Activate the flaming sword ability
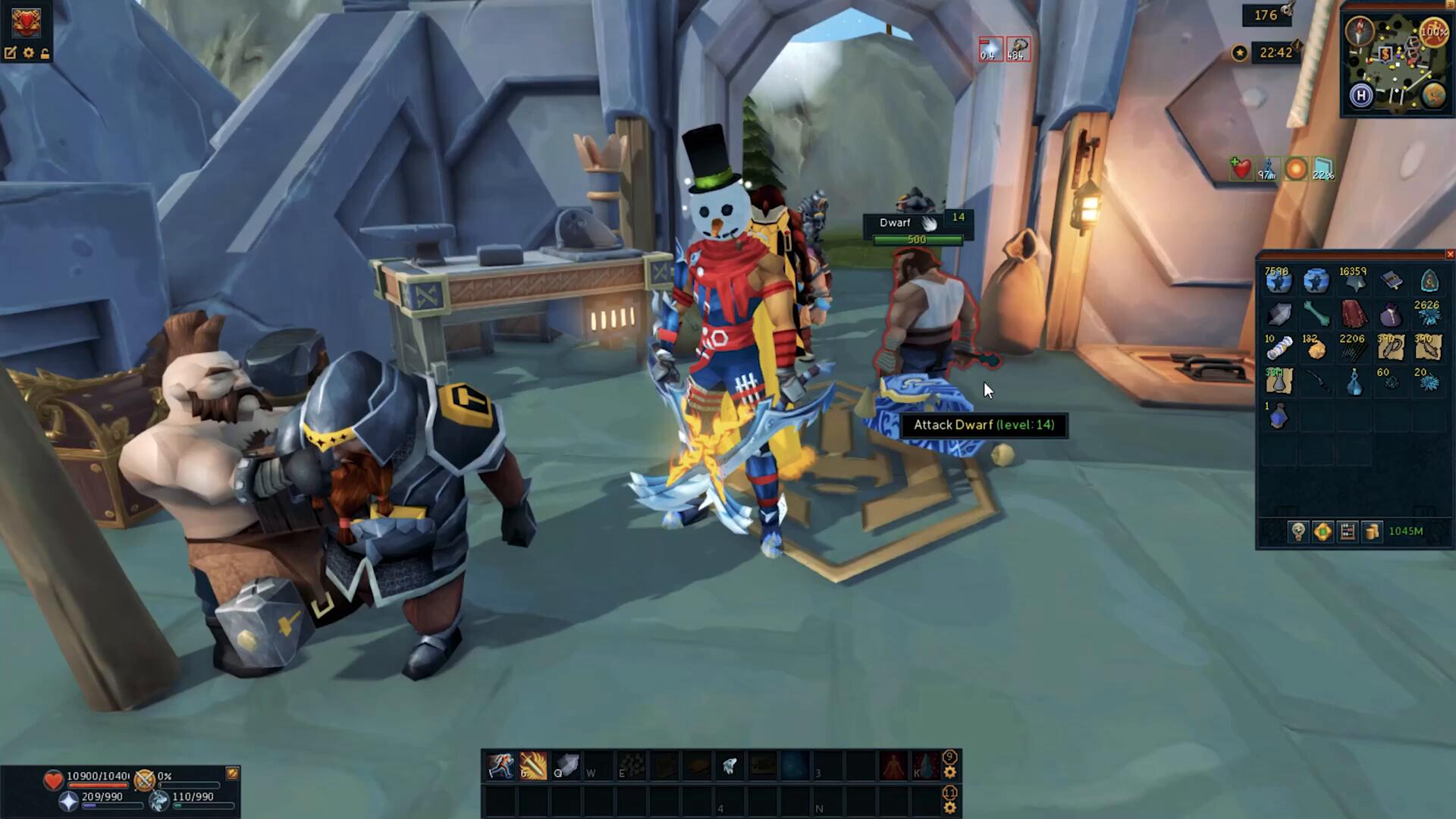This screenshot has width=1456, height=819. (533, 767)
